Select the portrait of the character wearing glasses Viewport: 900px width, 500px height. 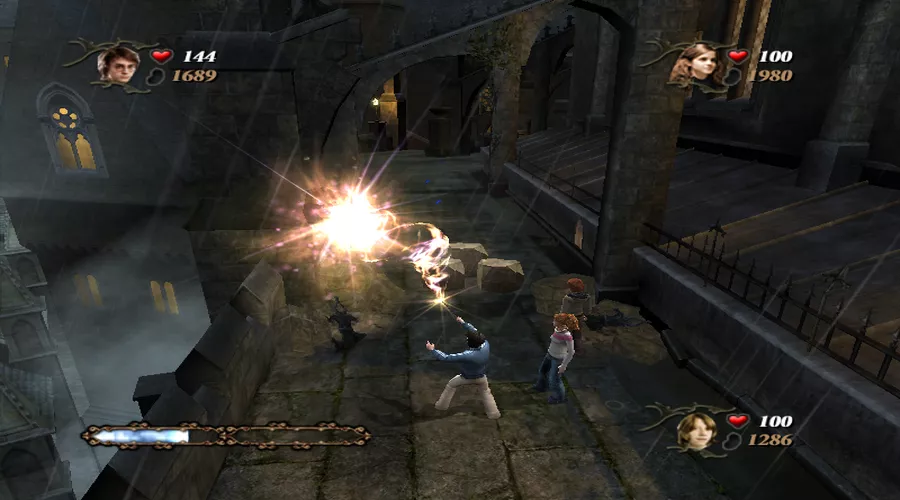(116, 64)
